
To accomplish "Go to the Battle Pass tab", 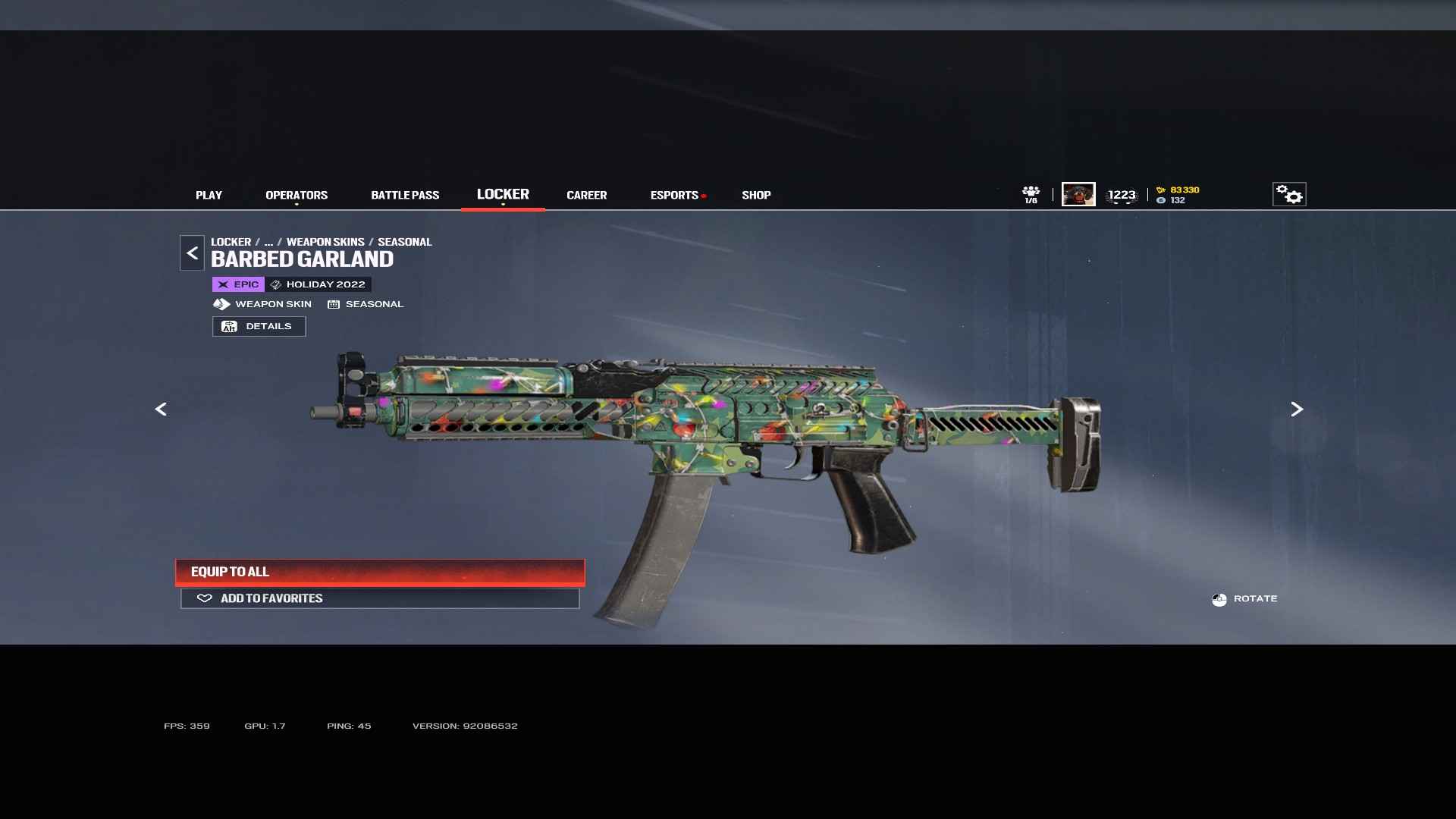I will (405, 195).
